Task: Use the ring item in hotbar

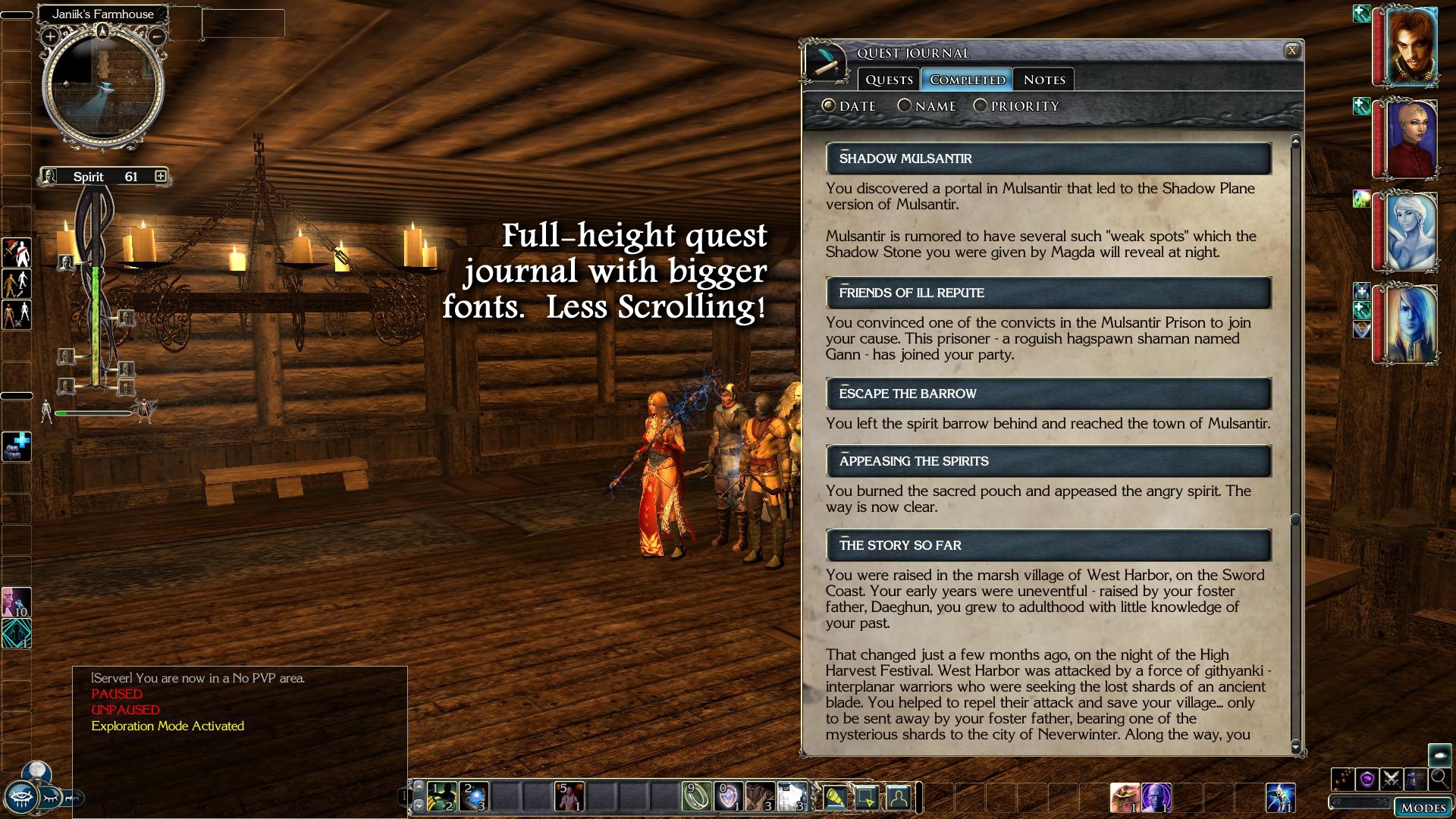Action: [695, 796]
